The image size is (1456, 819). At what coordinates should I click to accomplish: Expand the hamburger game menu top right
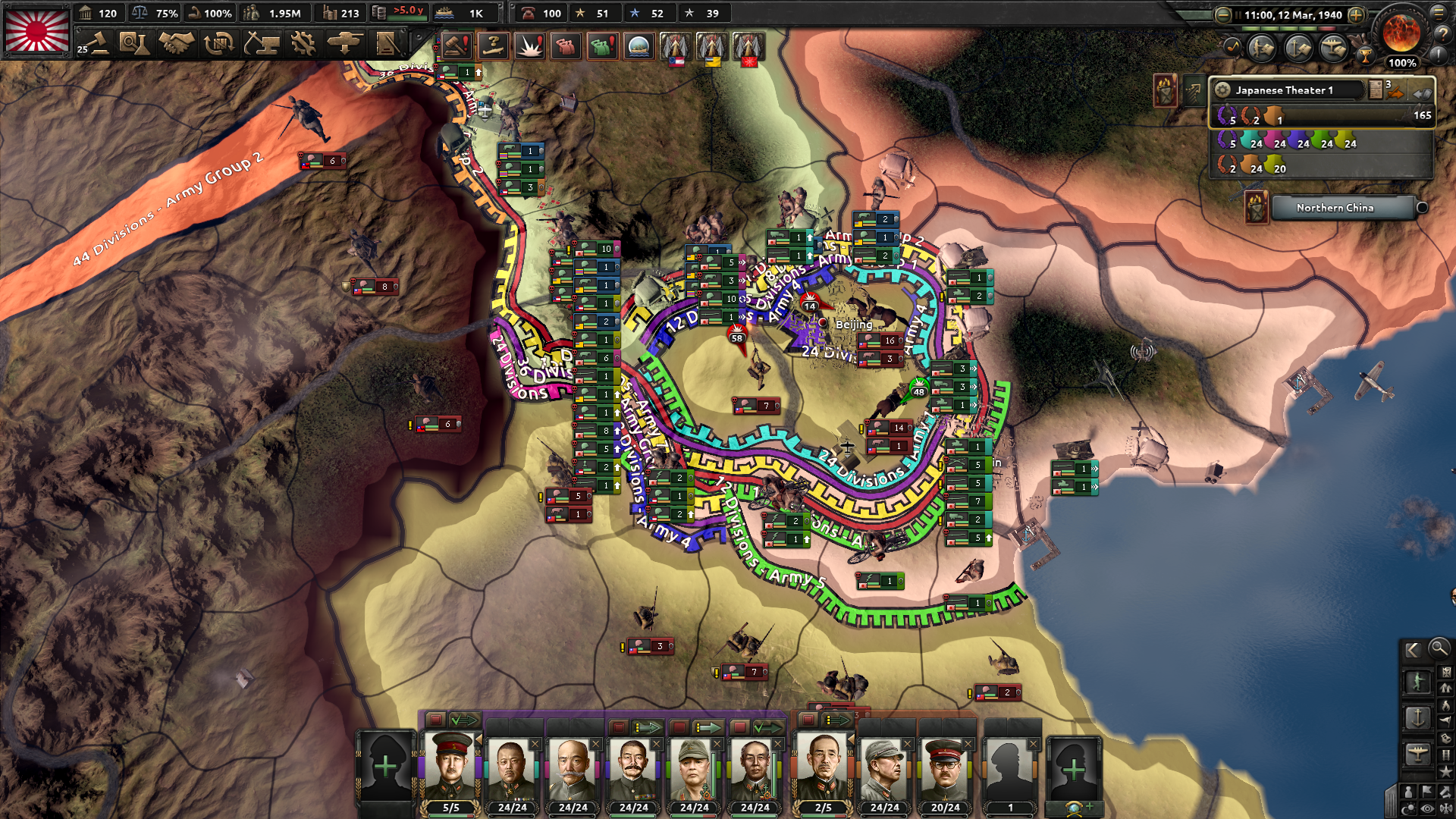(1439, 13)
